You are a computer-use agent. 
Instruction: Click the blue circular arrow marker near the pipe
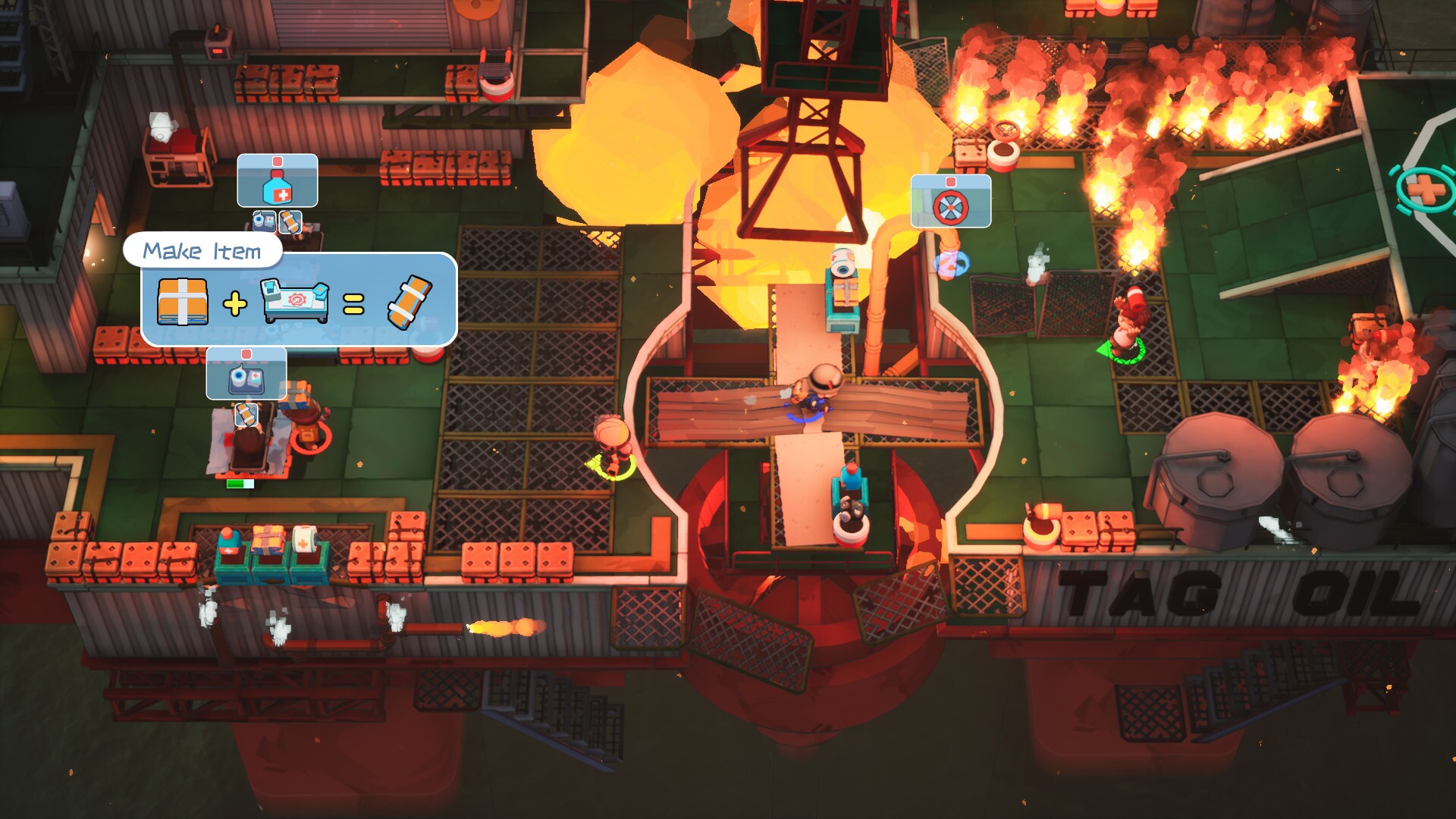[952, 262]
